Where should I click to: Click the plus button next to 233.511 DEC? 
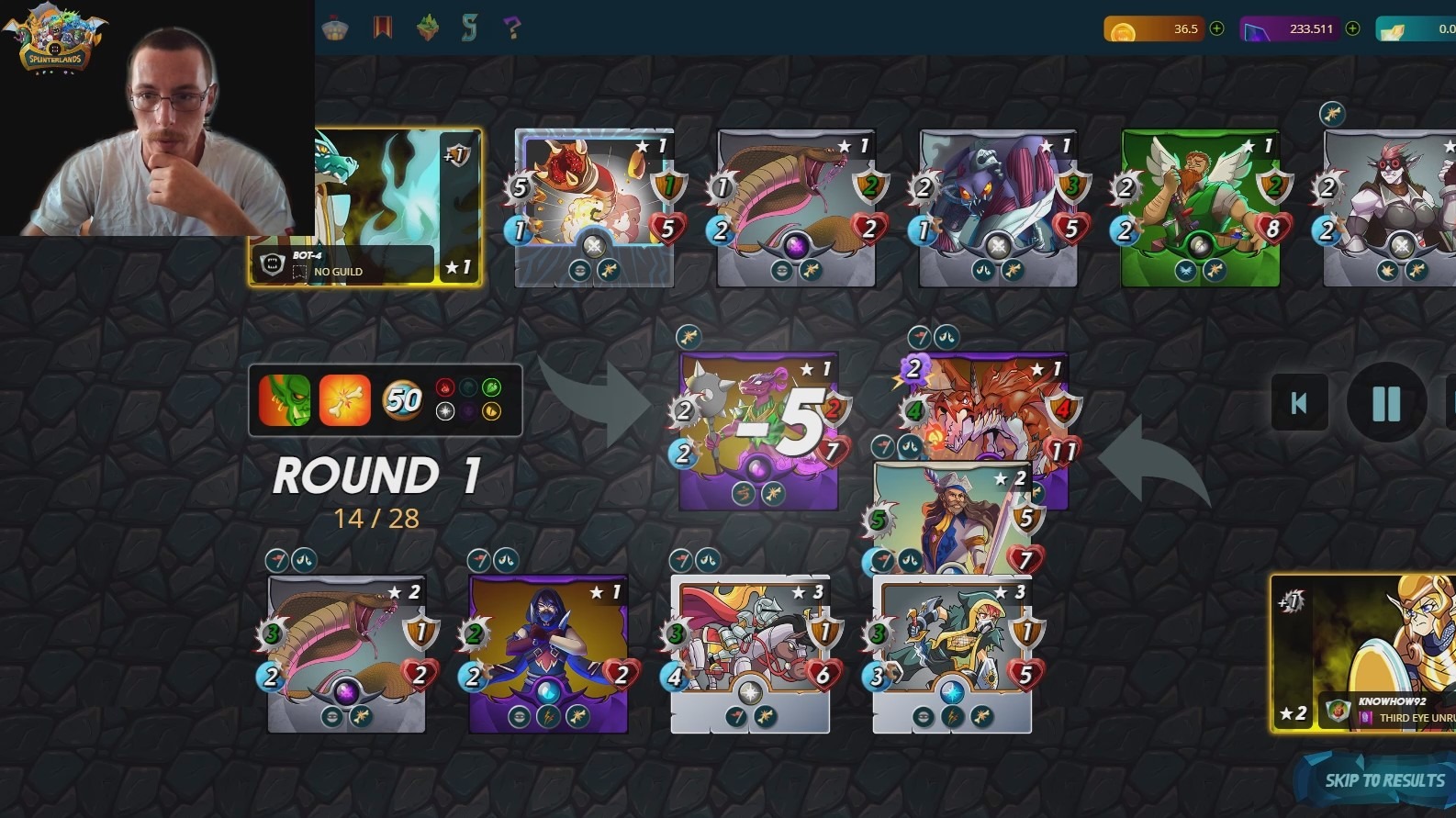coord(1351,28)
